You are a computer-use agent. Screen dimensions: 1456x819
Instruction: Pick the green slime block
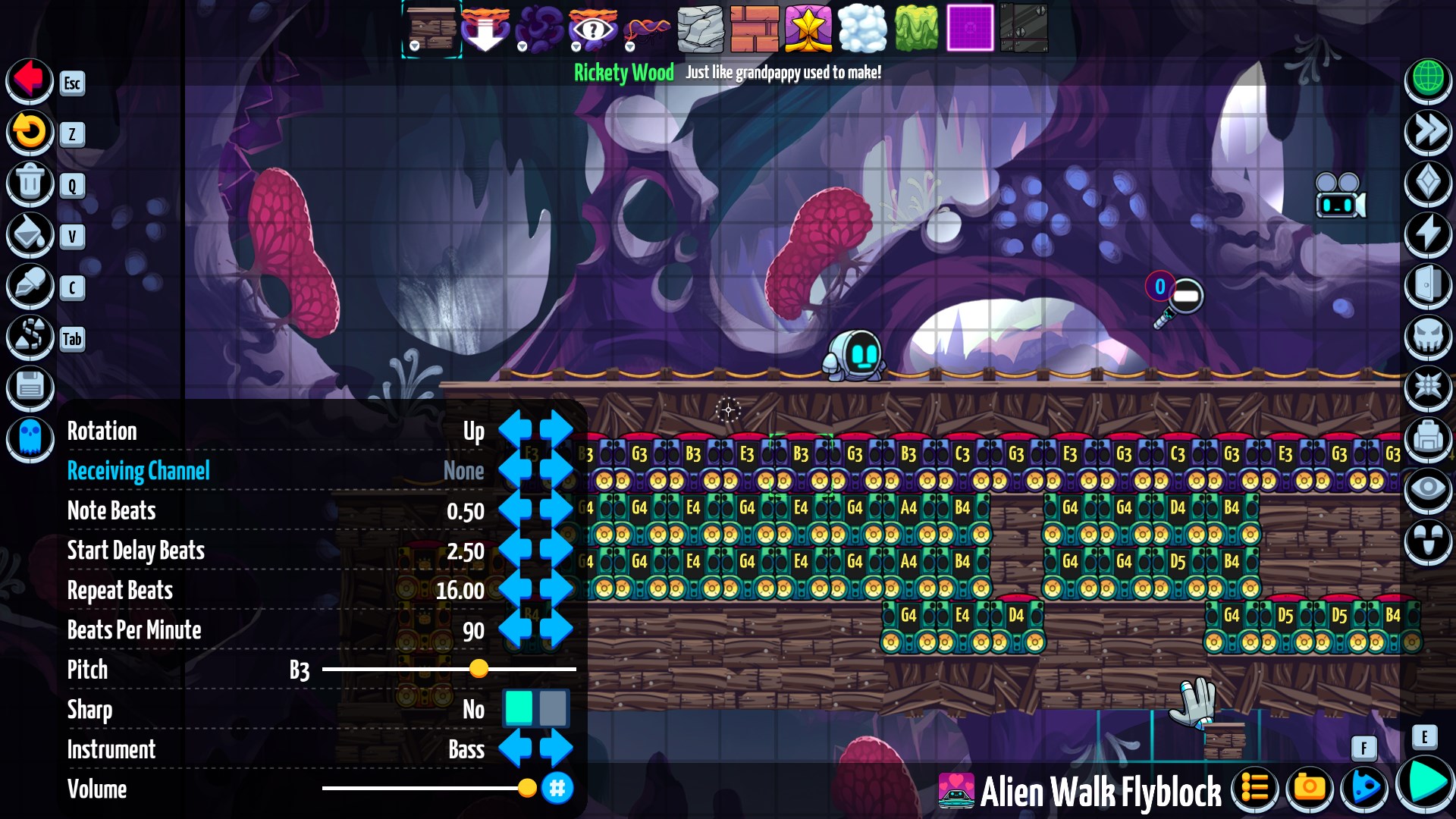pyautogui.click(x=916, y=29)
